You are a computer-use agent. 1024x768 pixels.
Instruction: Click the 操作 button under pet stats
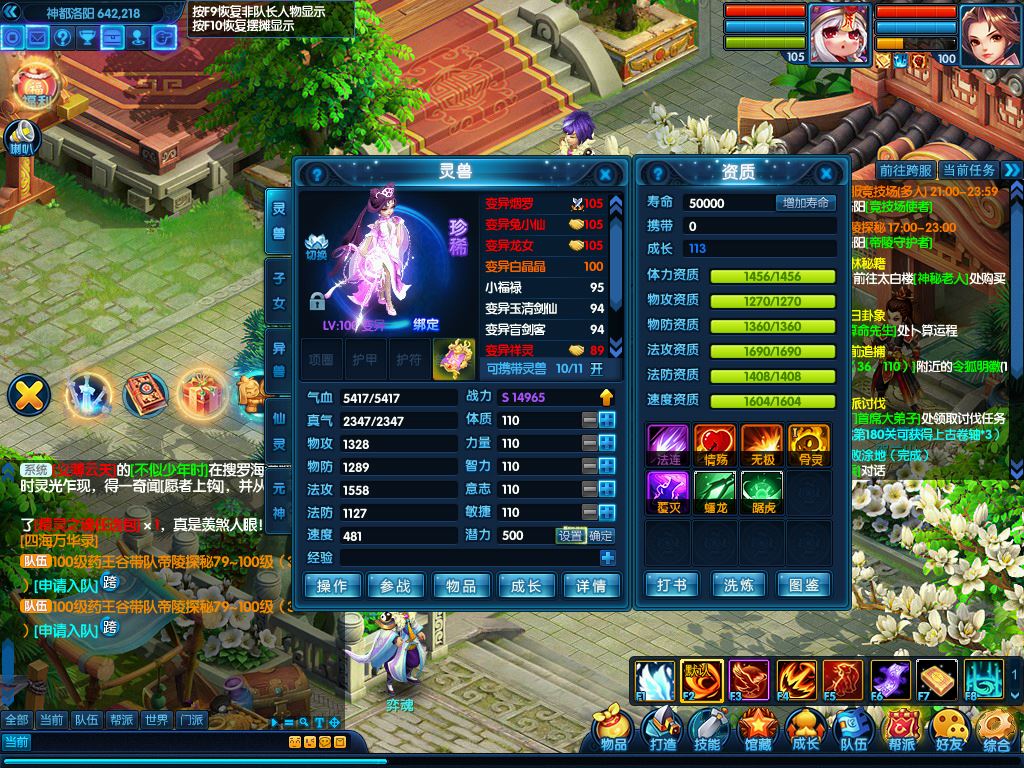tap(332, 586)
